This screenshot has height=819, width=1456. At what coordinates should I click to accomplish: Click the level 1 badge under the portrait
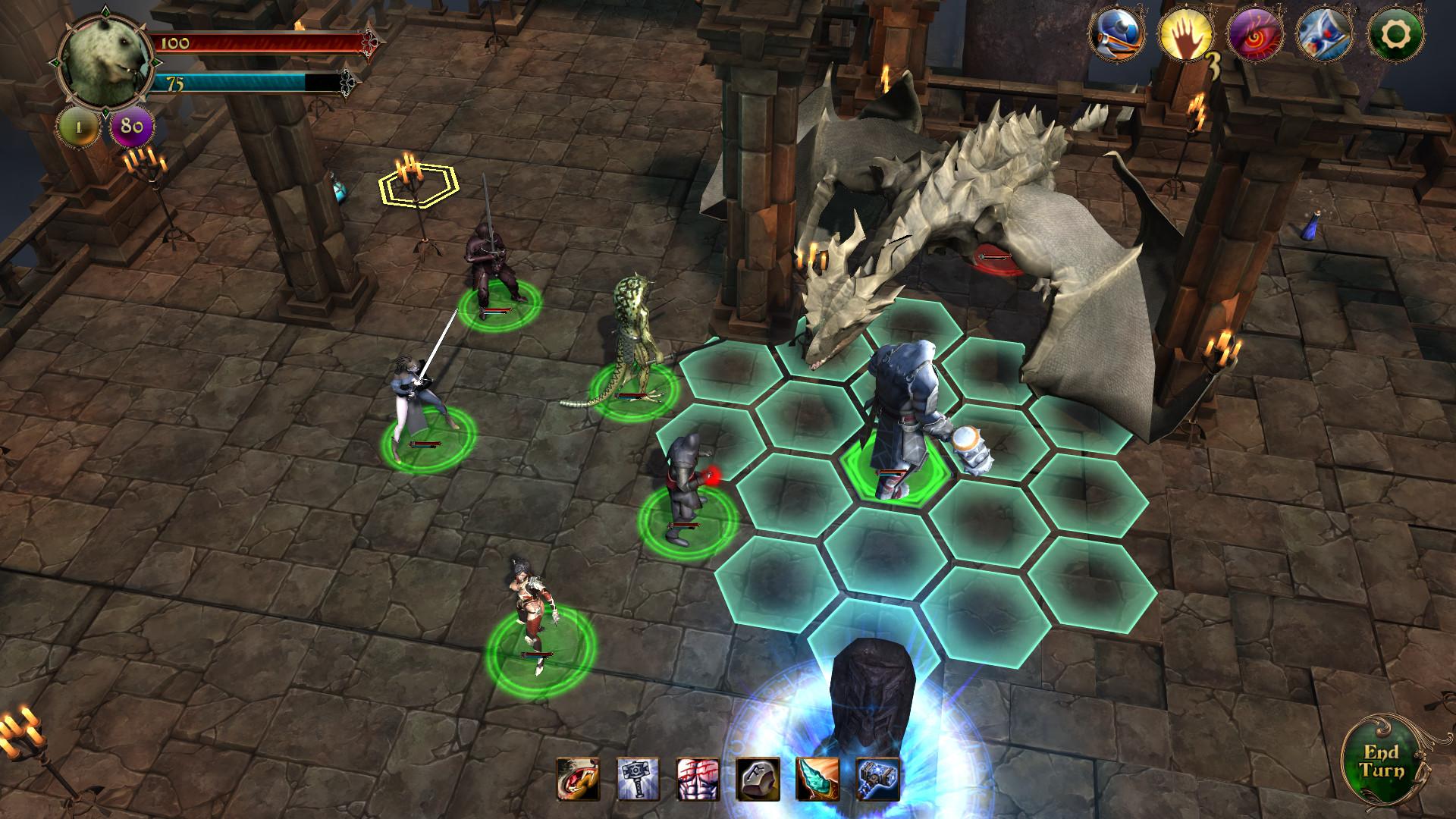pos(76,127)
